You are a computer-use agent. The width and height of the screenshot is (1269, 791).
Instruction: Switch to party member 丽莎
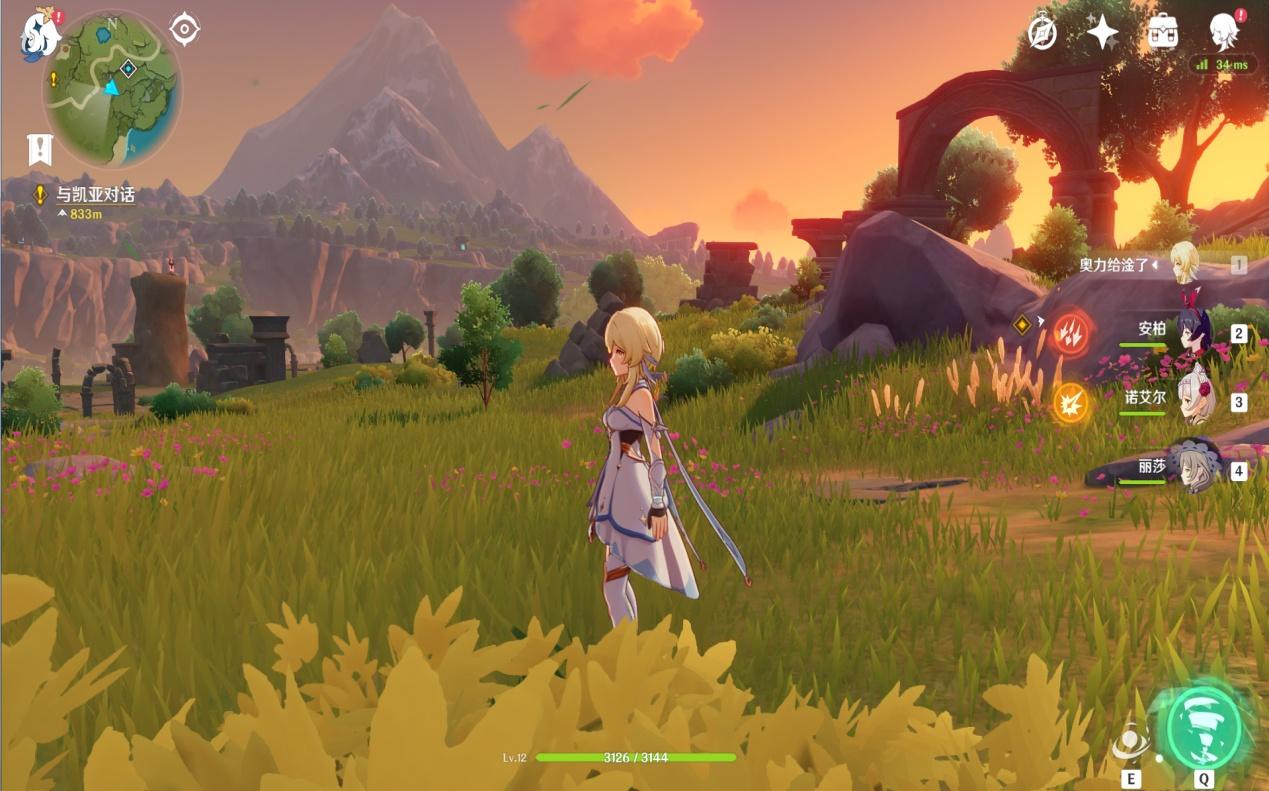coord(1192,468)
